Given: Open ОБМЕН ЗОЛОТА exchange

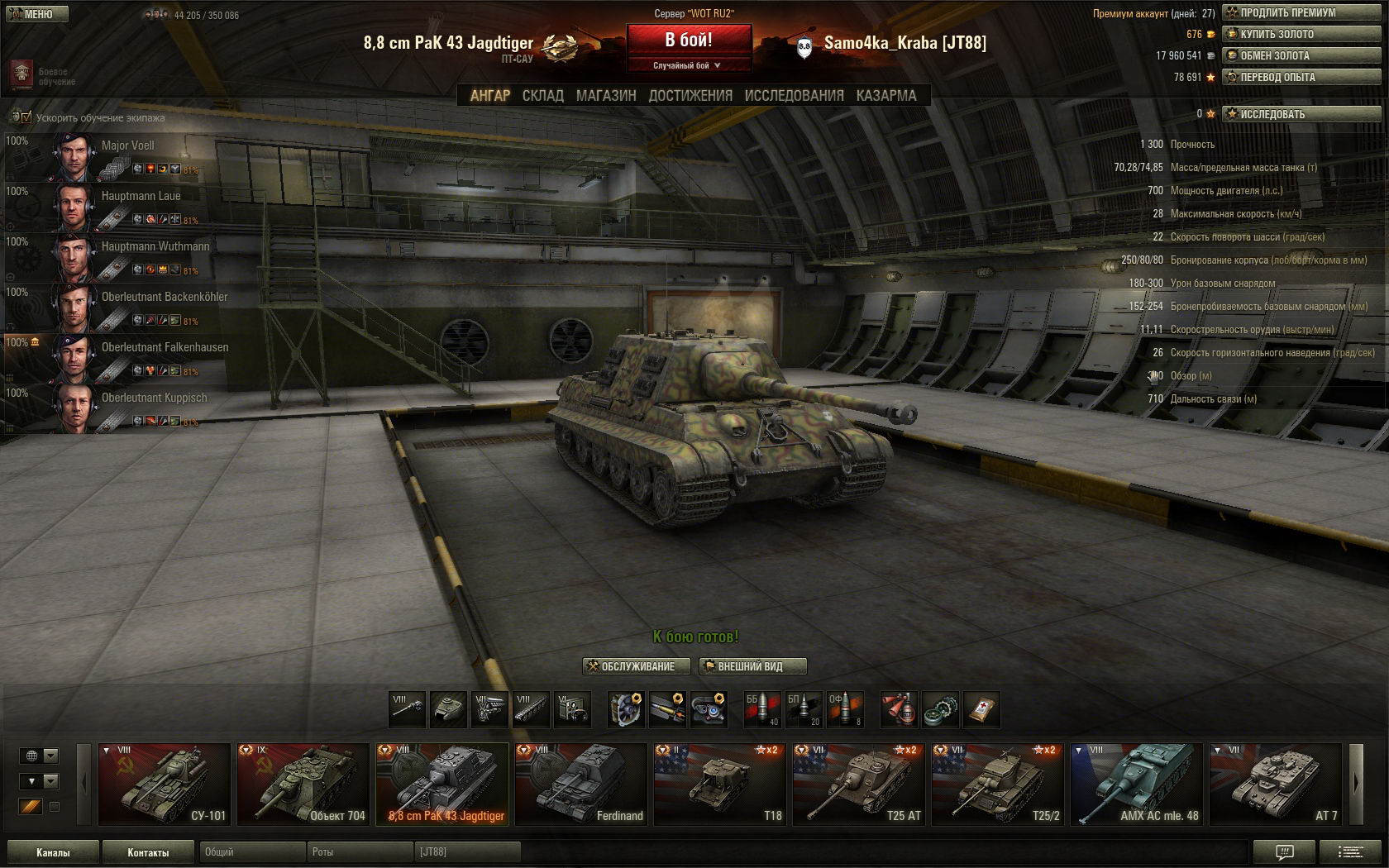Looking at the screenshot, I should [1290, 55].
